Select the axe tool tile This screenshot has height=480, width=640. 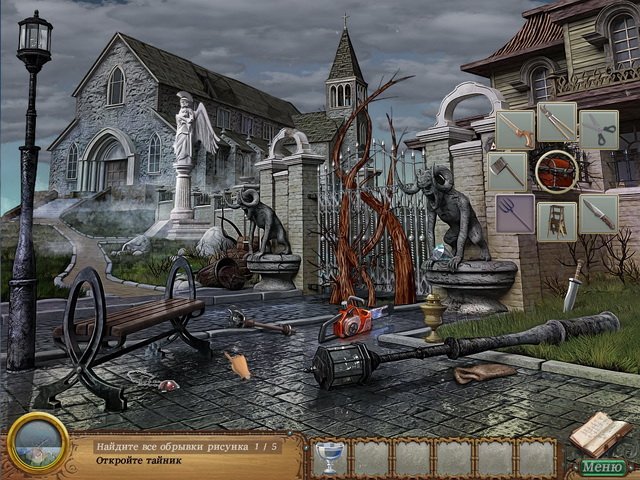pos(508,169)
